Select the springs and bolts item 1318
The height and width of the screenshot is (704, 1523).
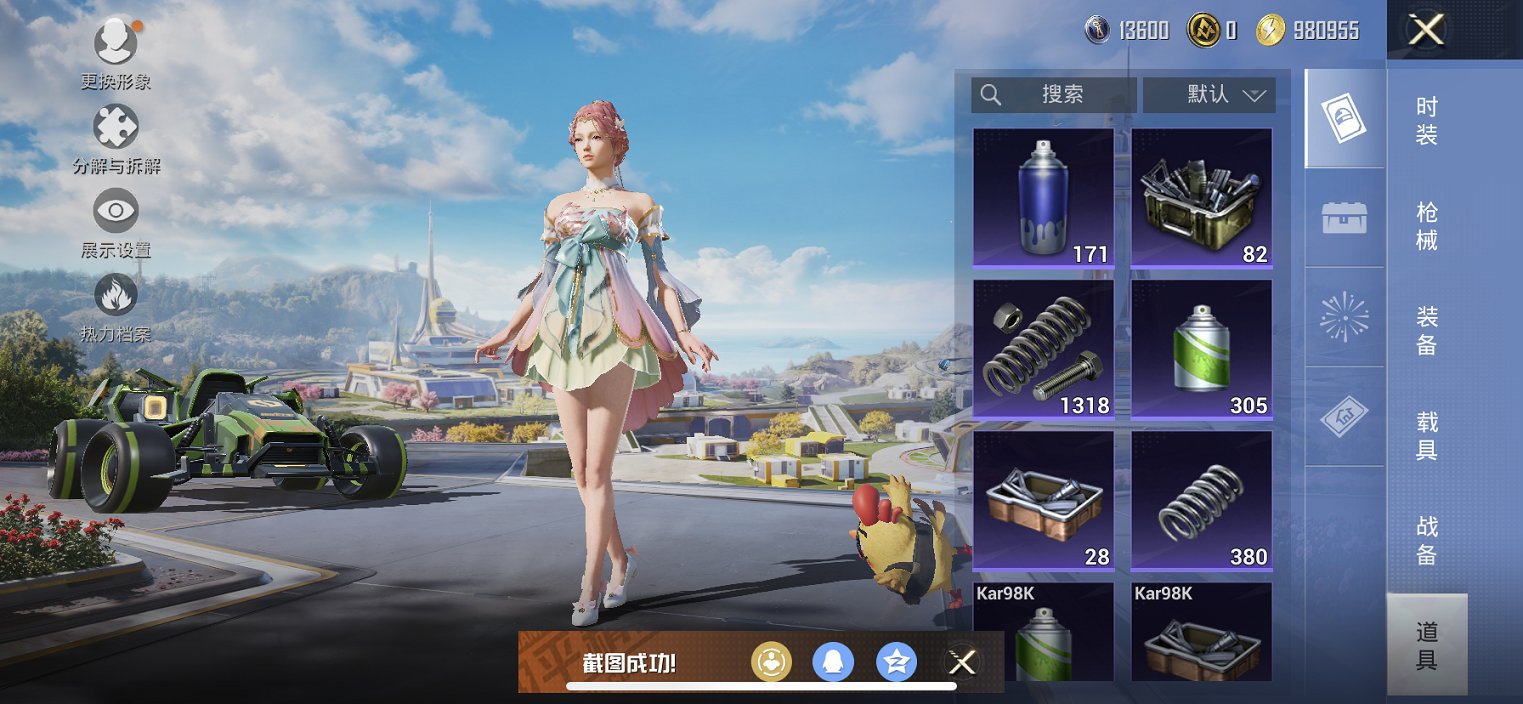coord(1043,349)
